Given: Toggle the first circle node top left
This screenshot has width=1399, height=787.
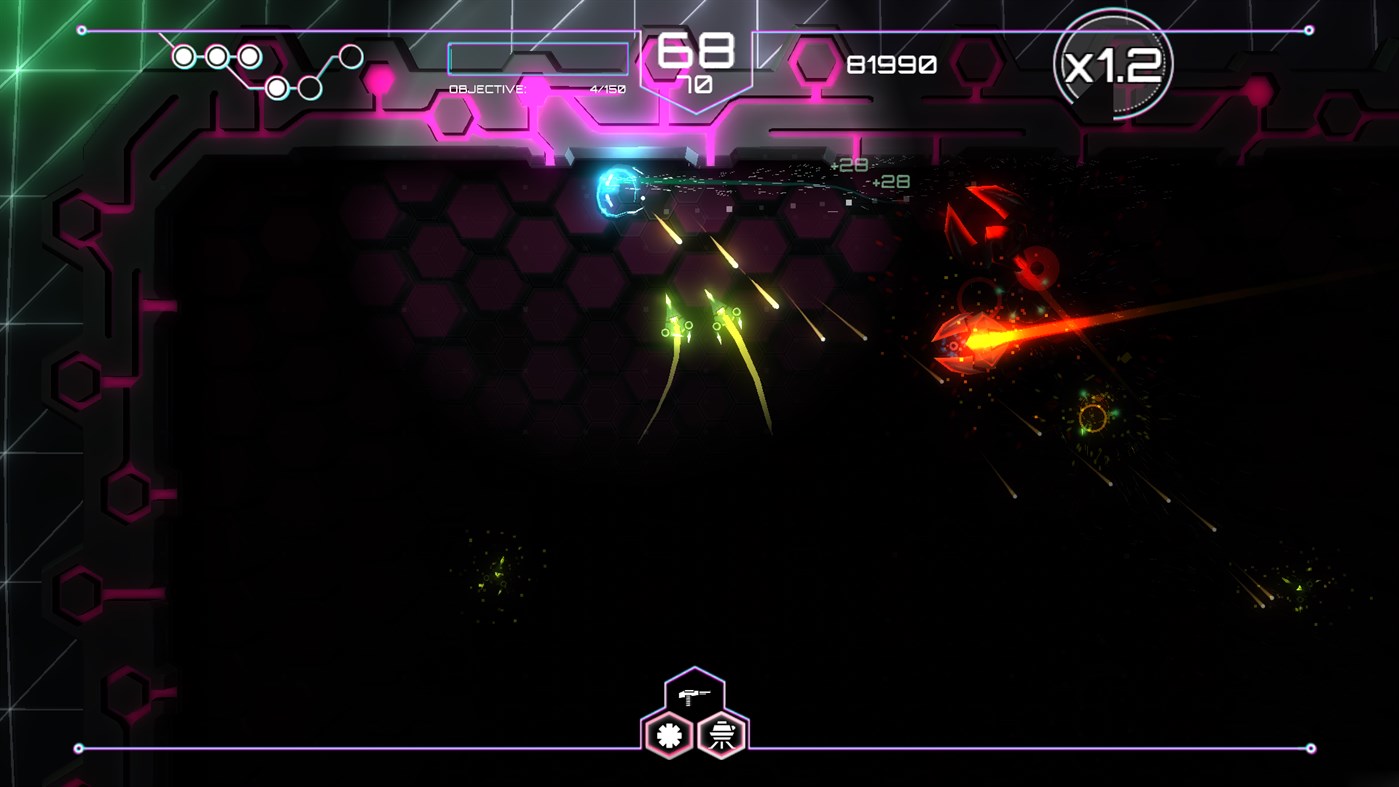Looking at the screenshot, I should coord(183,57).
